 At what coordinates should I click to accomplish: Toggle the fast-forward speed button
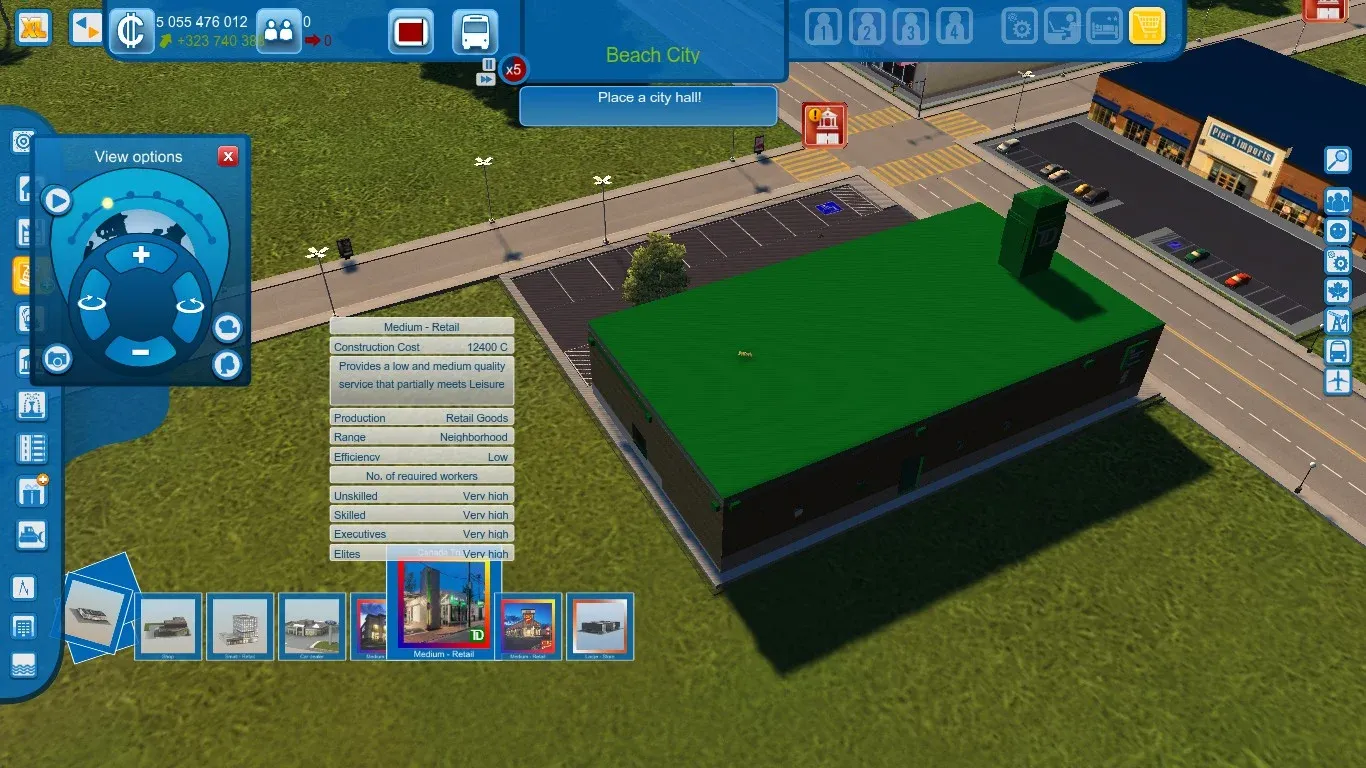487,78
